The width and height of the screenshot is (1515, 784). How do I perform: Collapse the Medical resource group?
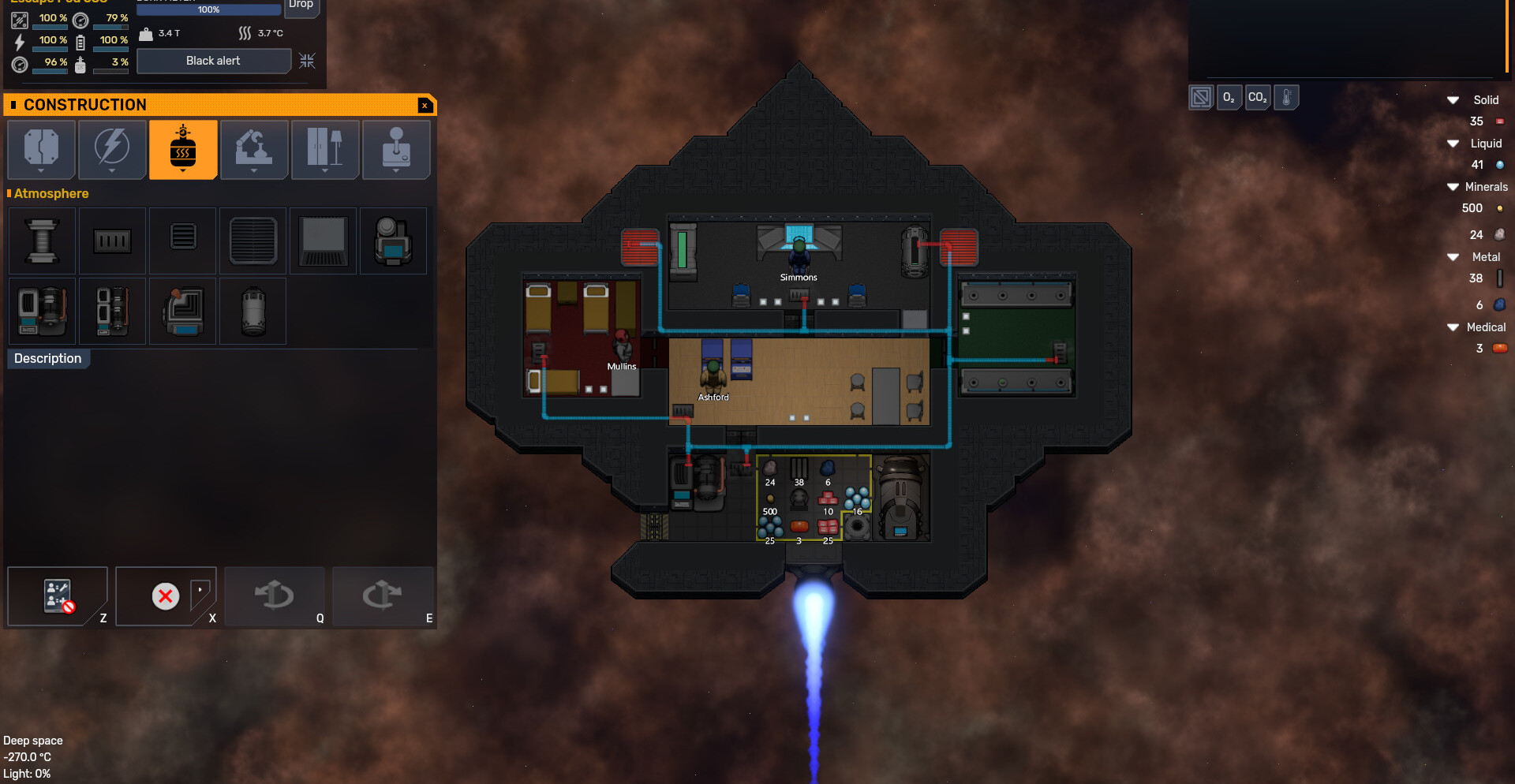tap(1453, 327)
